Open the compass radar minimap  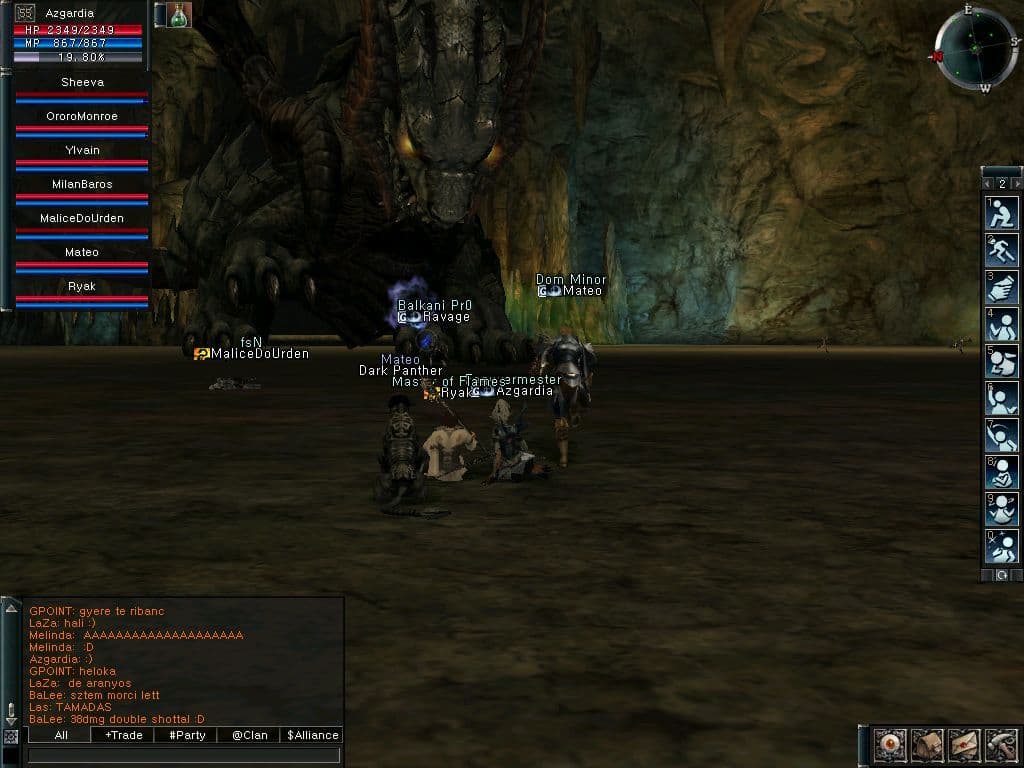click(976, 49)
